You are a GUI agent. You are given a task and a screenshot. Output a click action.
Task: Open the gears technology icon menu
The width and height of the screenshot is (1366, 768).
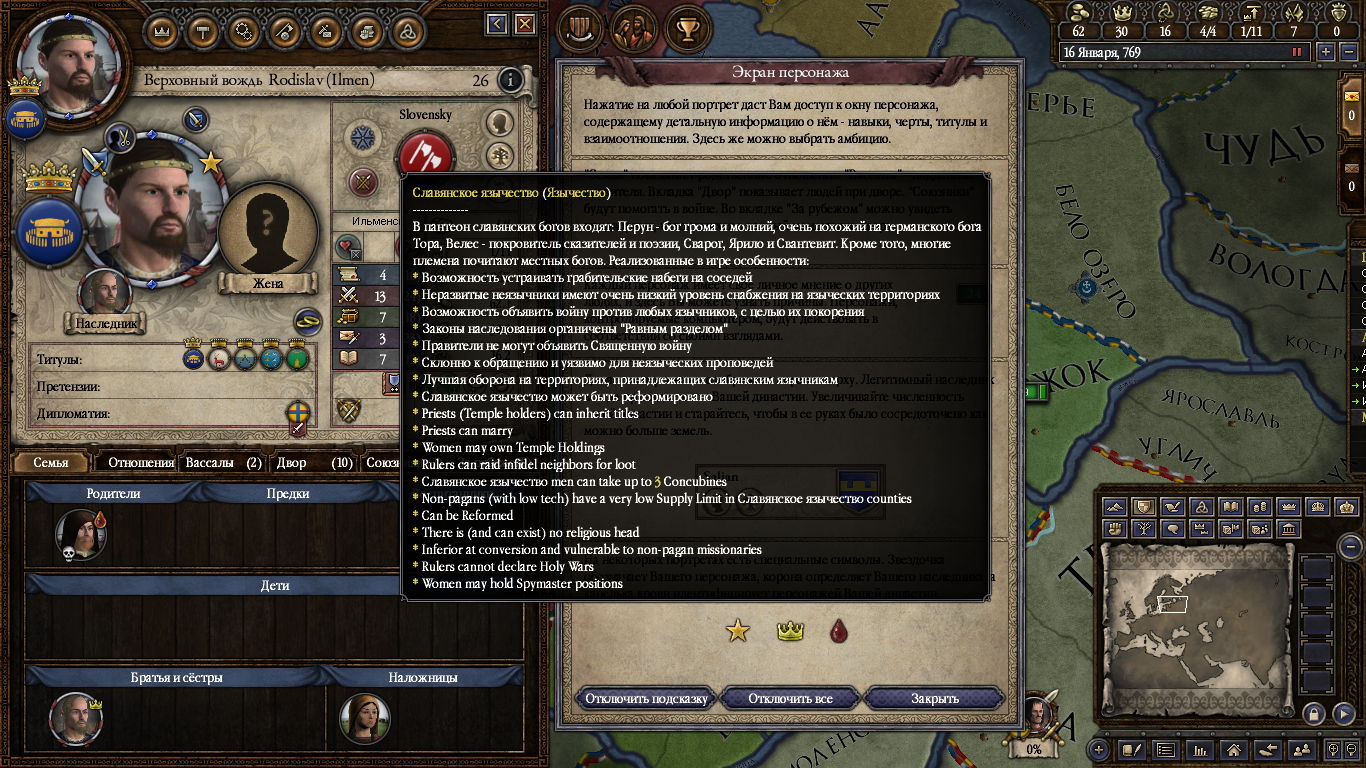tap(244, 30)
